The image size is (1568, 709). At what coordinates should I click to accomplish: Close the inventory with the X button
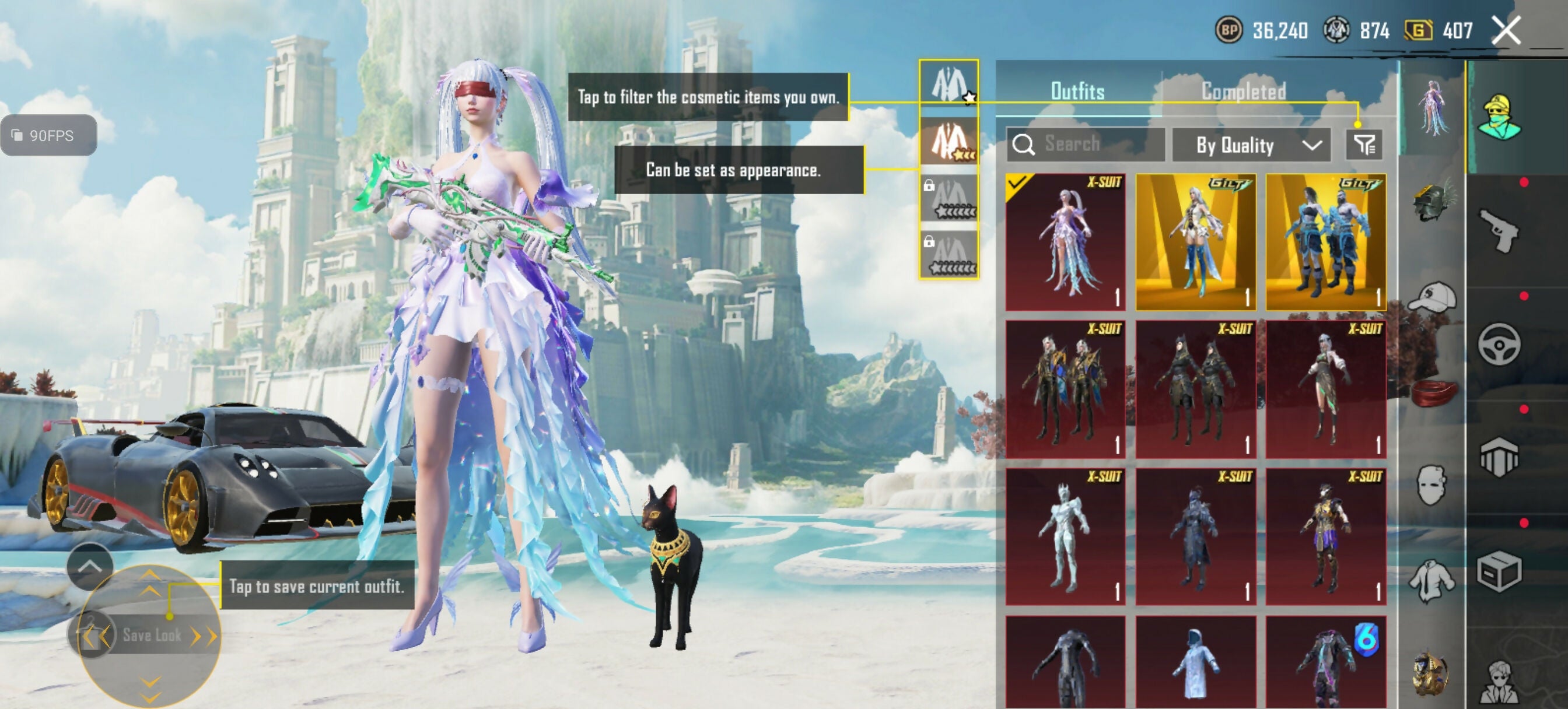1506,30
